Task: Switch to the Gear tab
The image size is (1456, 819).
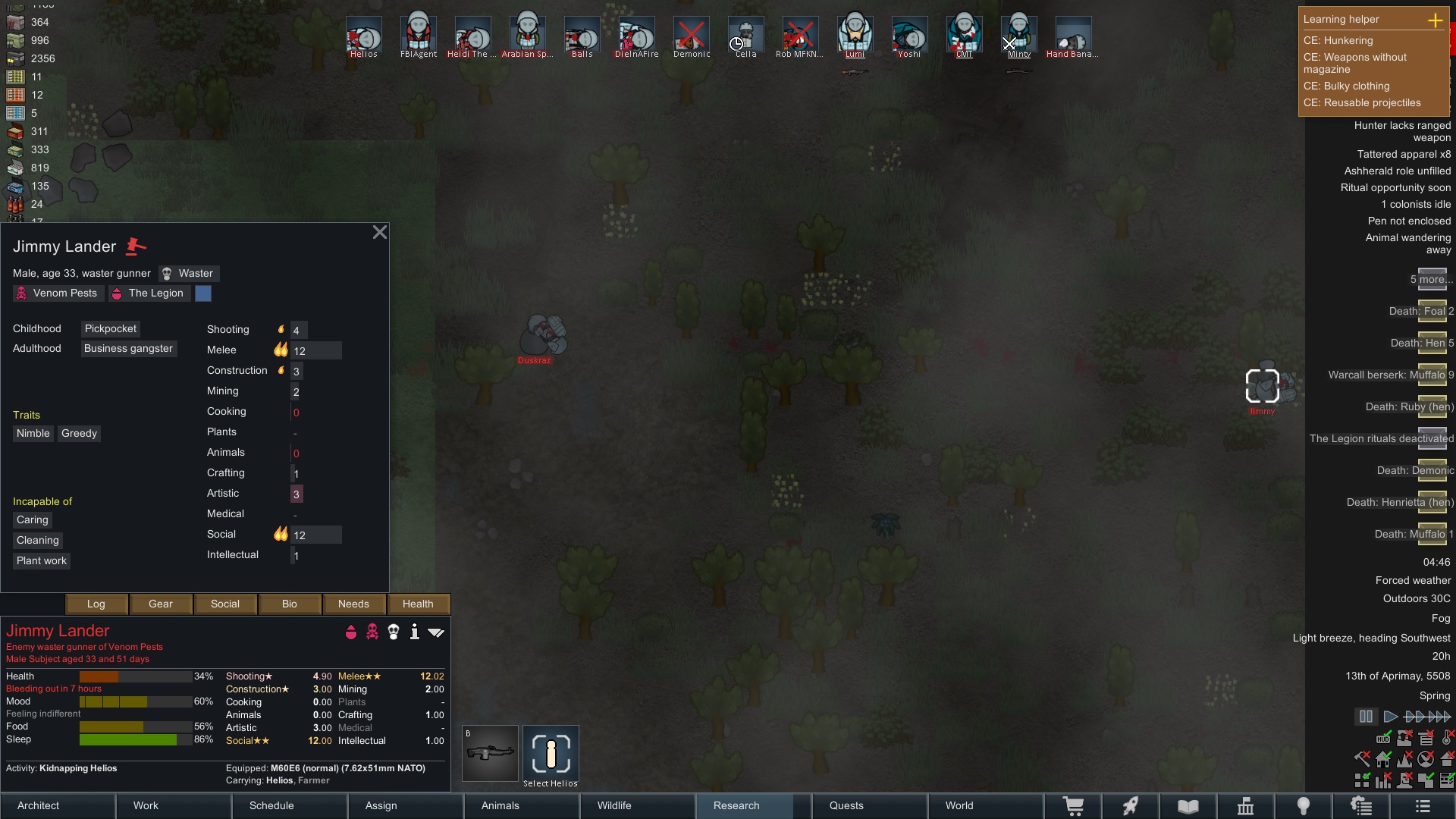Action: click(x=161, y=604)
